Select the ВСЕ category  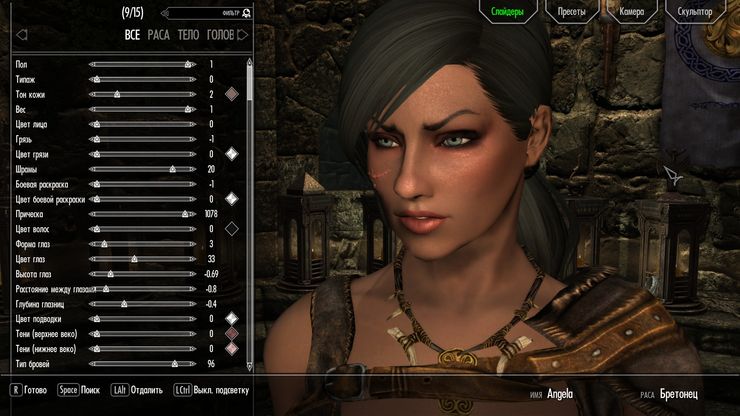pos(132,35)
